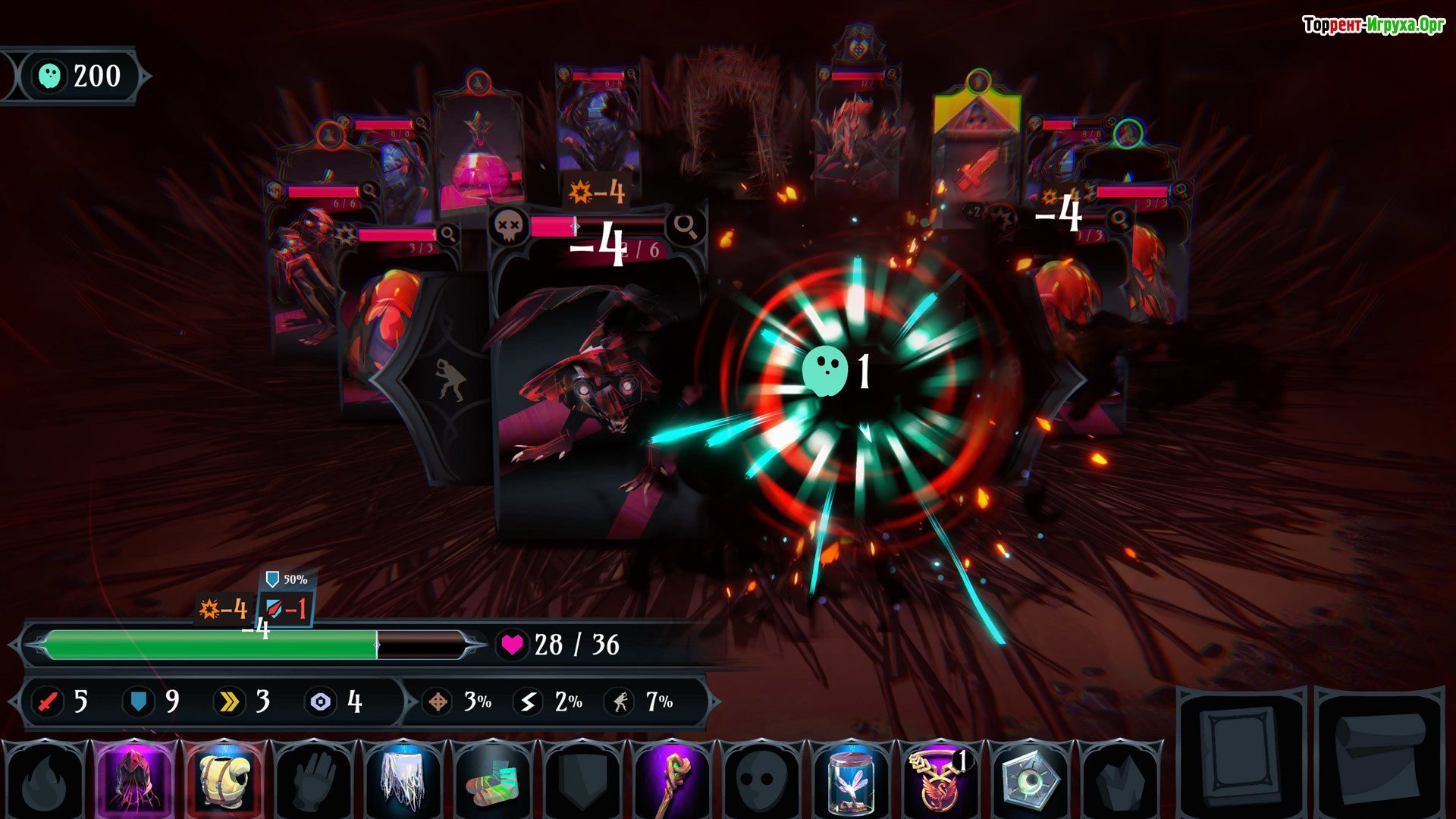Select the wooden staff weapon slot
The width and height of the screenshot is (1456, 819).
coord(670,780)
